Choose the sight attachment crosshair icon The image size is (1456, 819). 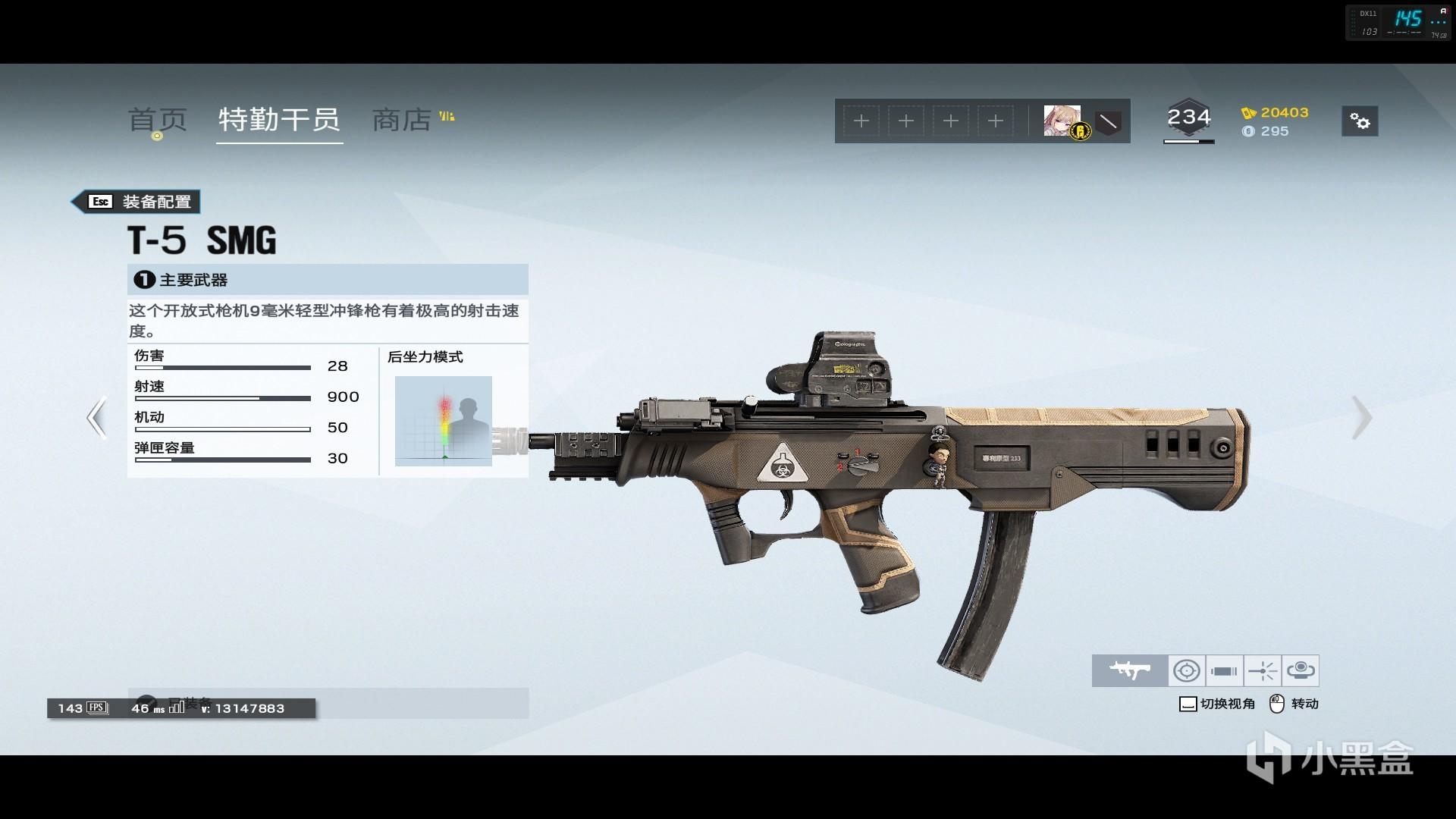pos(1187,671)
